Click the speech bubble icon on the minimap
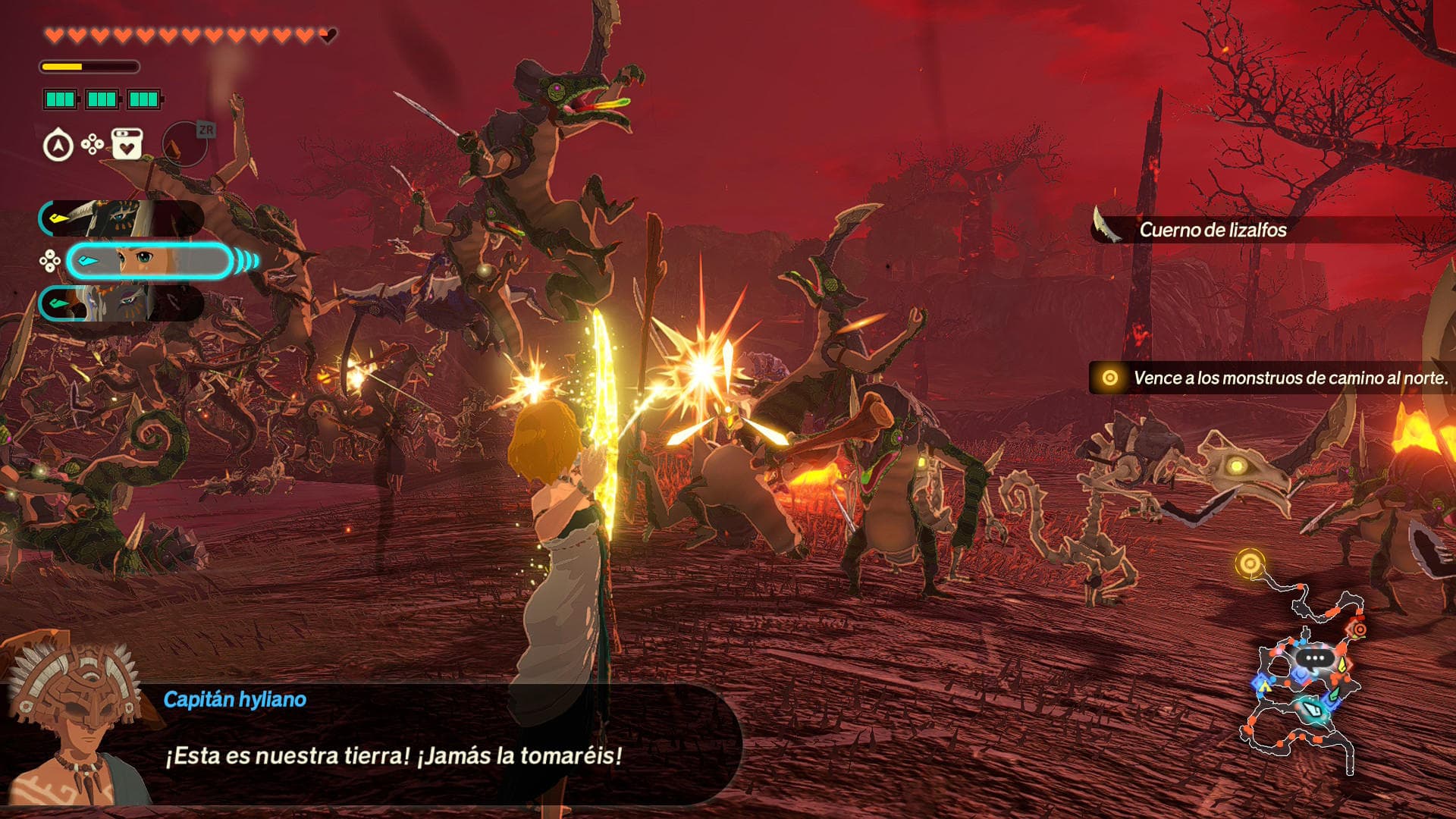The height and width of the screenshot is (819, 1456). pyautogui.click(x=1314, y=658)
